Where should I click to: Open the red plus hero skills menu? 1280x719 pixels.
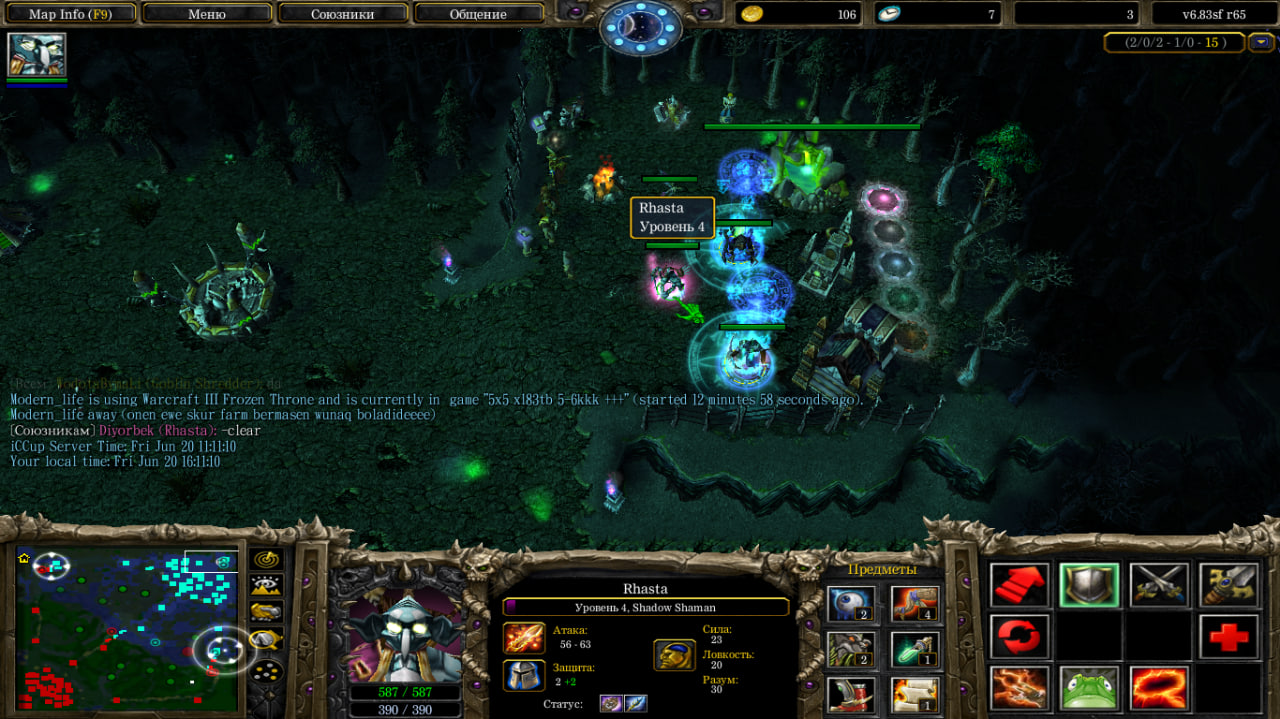pos(1229,636)
